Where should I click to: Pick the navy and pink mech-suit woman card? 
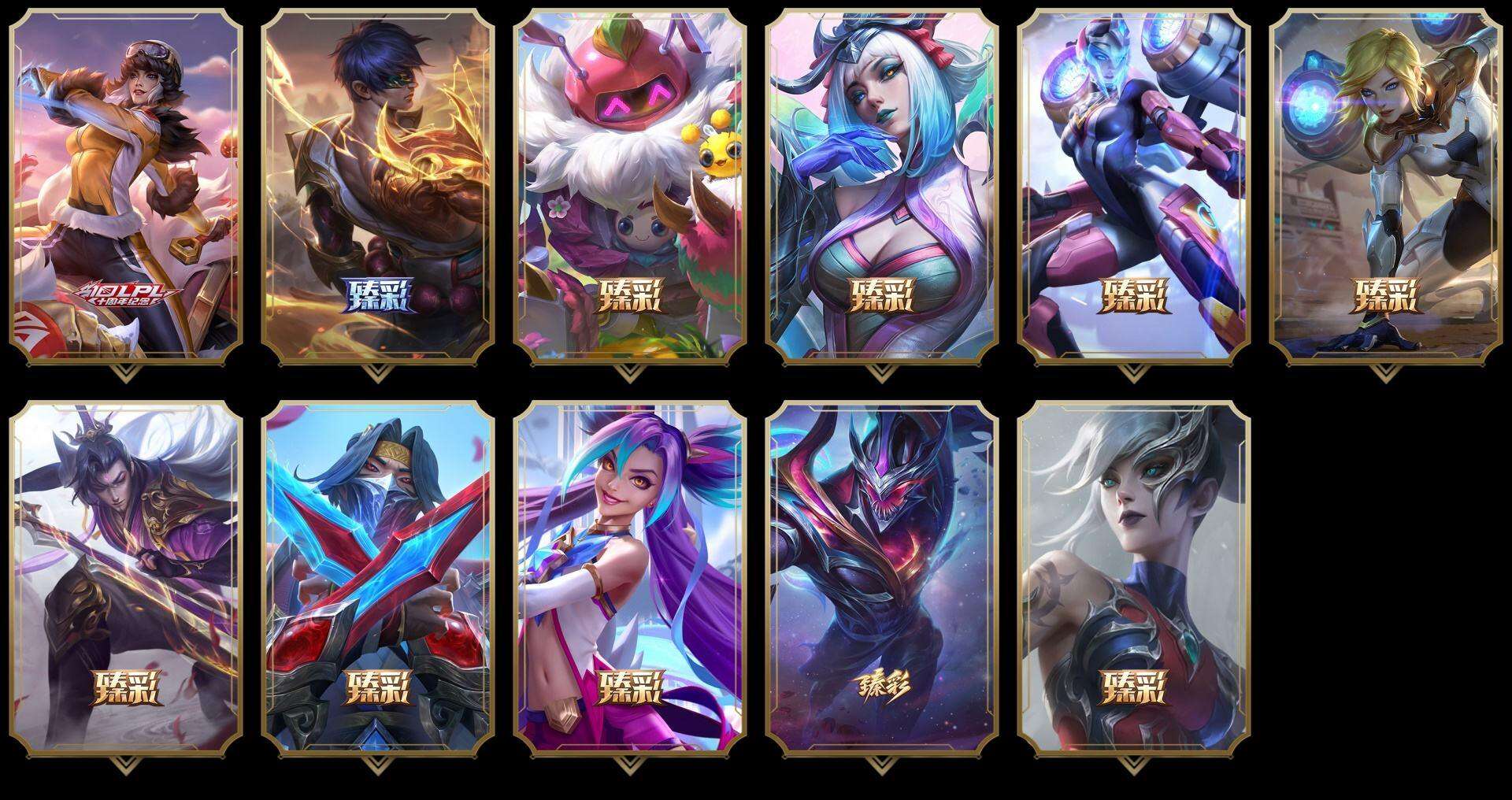click(x=1133, y=186)
